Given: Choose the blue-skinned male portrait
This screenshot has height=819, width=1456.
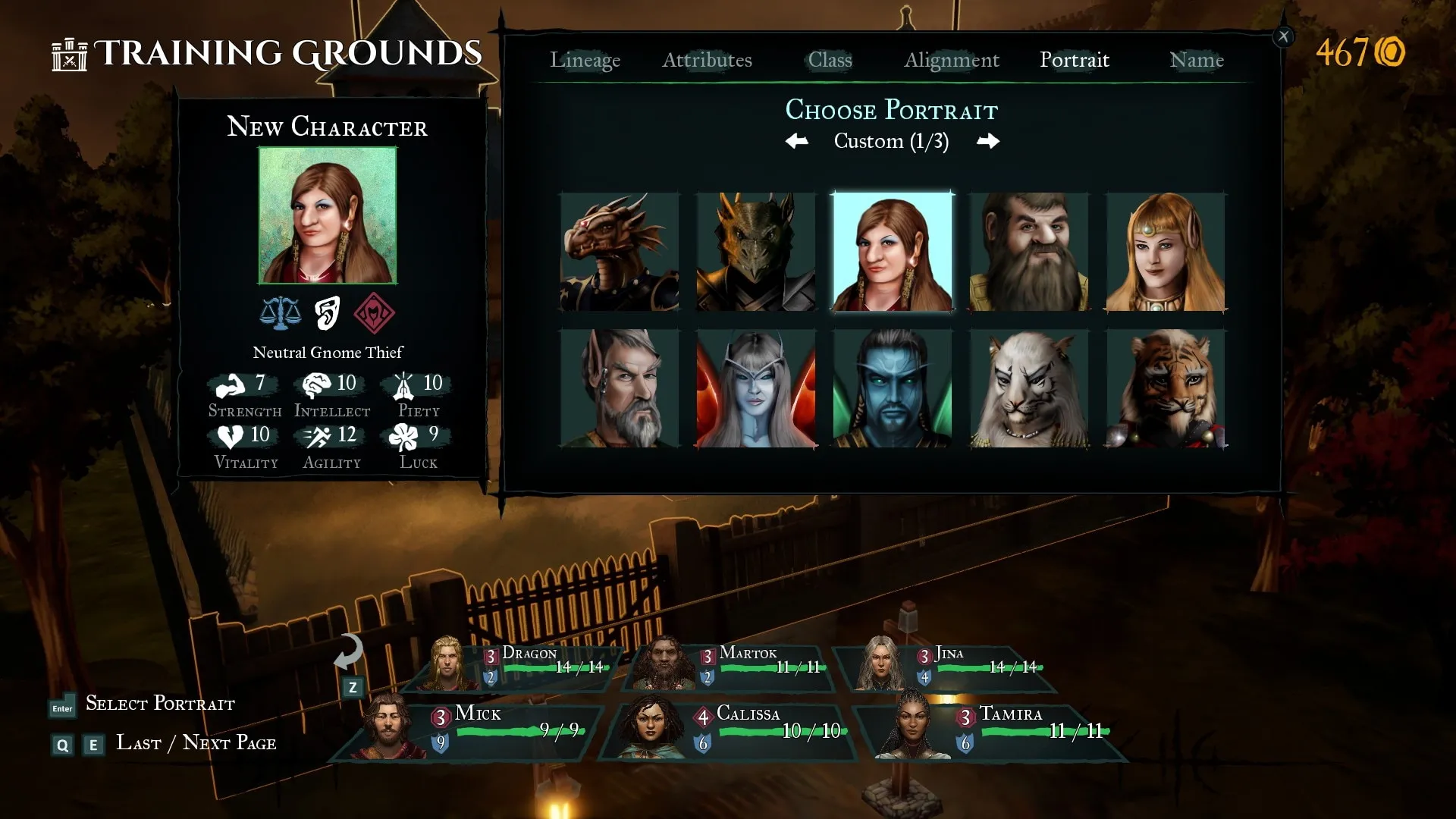Looking at the screenshot, I should [x=893, y=388].
